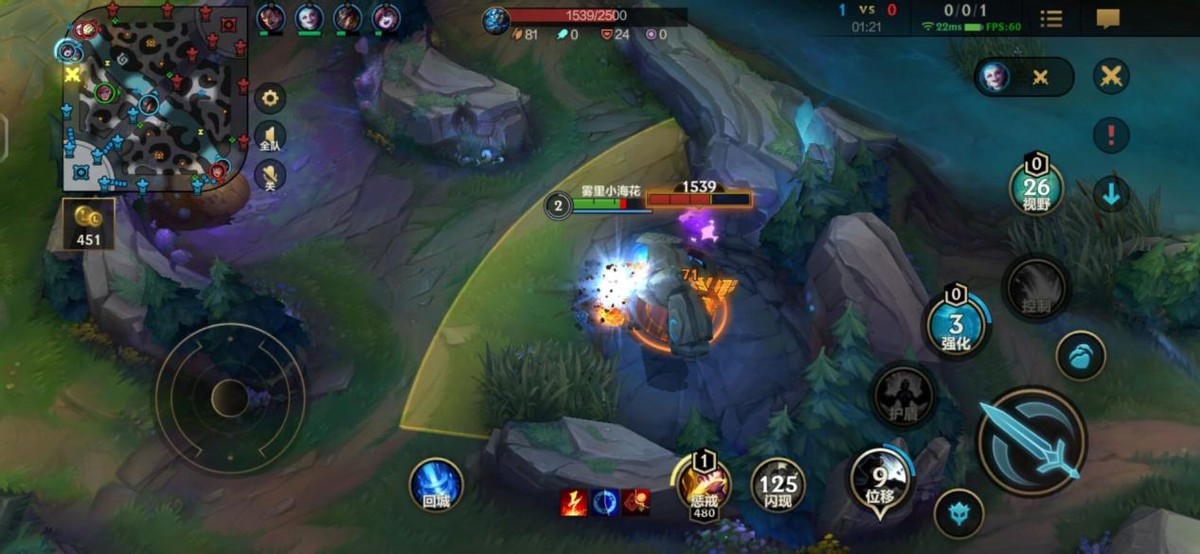Image resolution: width=1200 pixels, height=554 pixels.
Task: Use the 闪现 flash spell
Action: [x=778, y=485]
